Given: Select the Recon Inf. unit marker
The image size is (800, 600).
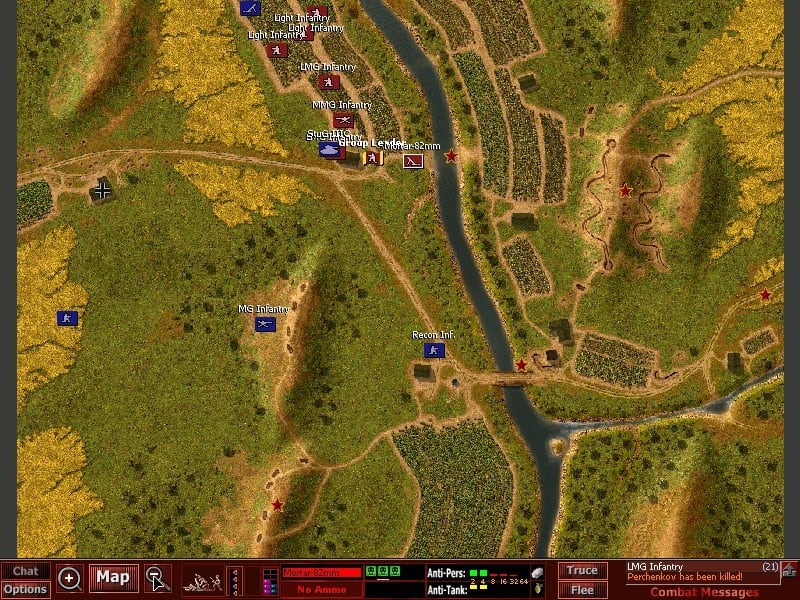Looking at the screenshot, I should click(x=434, y=350).
